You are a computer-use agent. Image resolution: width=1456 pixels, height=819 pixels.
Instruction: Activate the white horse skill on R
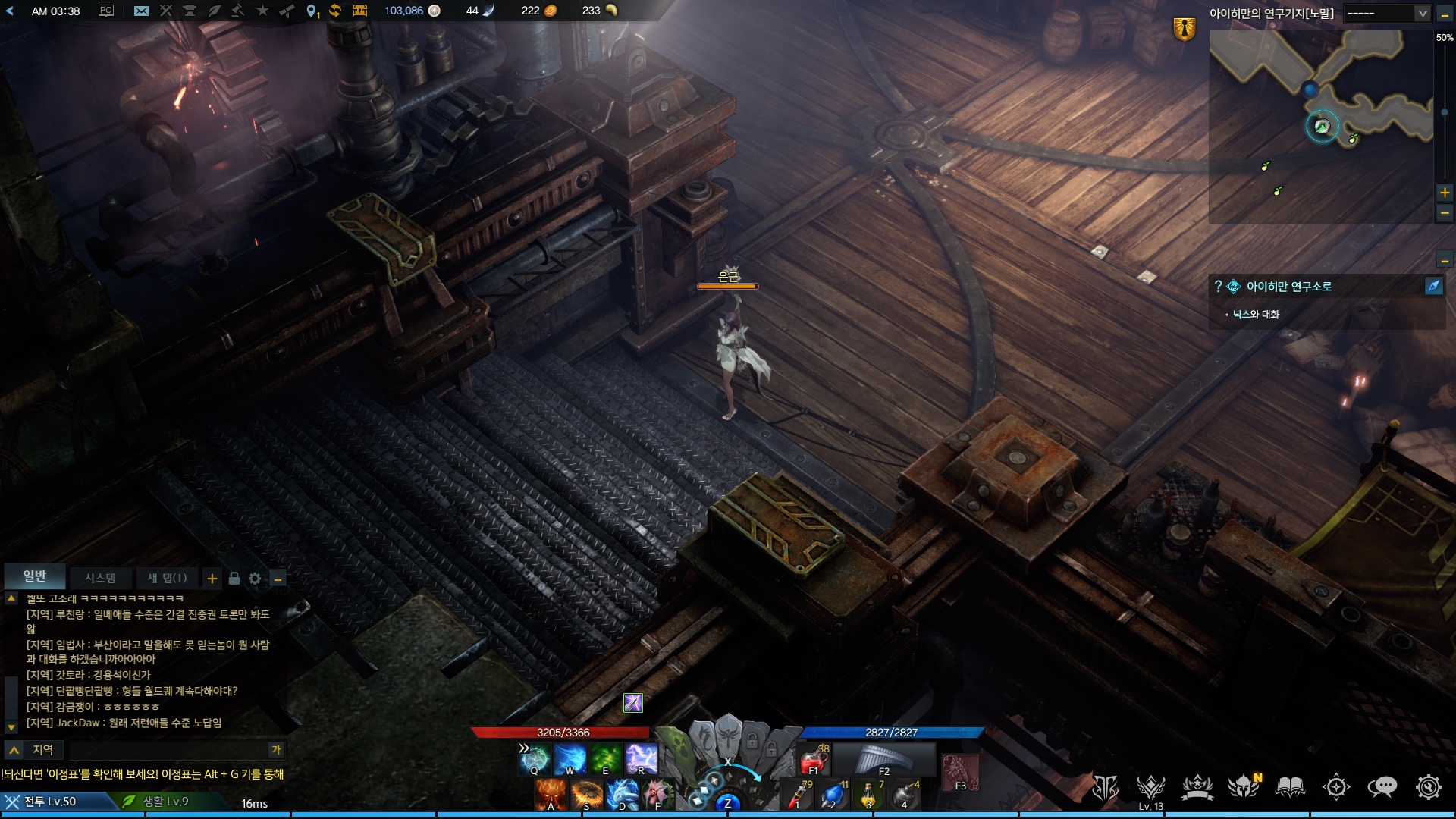[x=641, y=758]
